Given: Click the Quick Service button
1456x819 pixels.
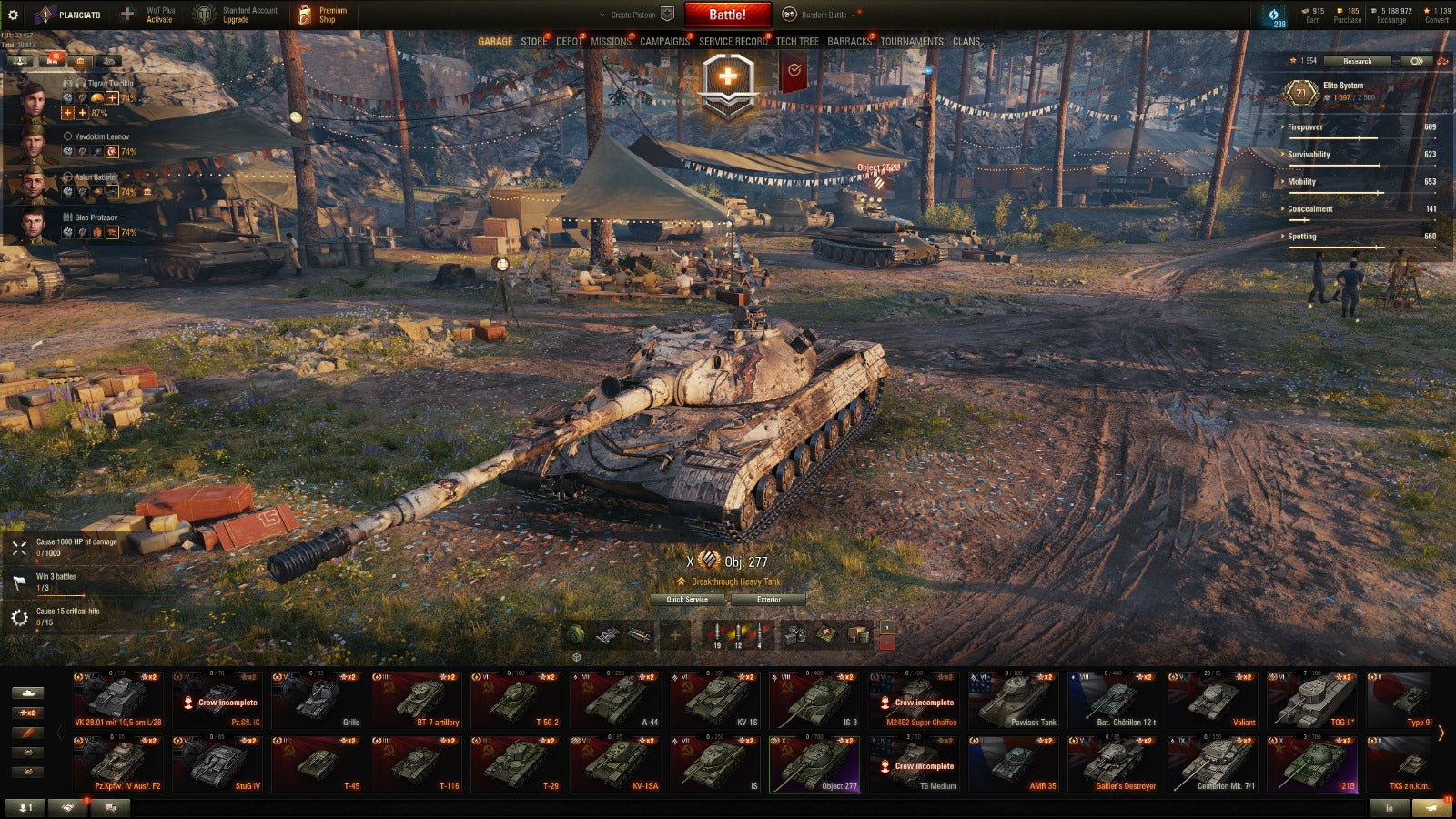Looking at the screenshot, I should (687, 600).
